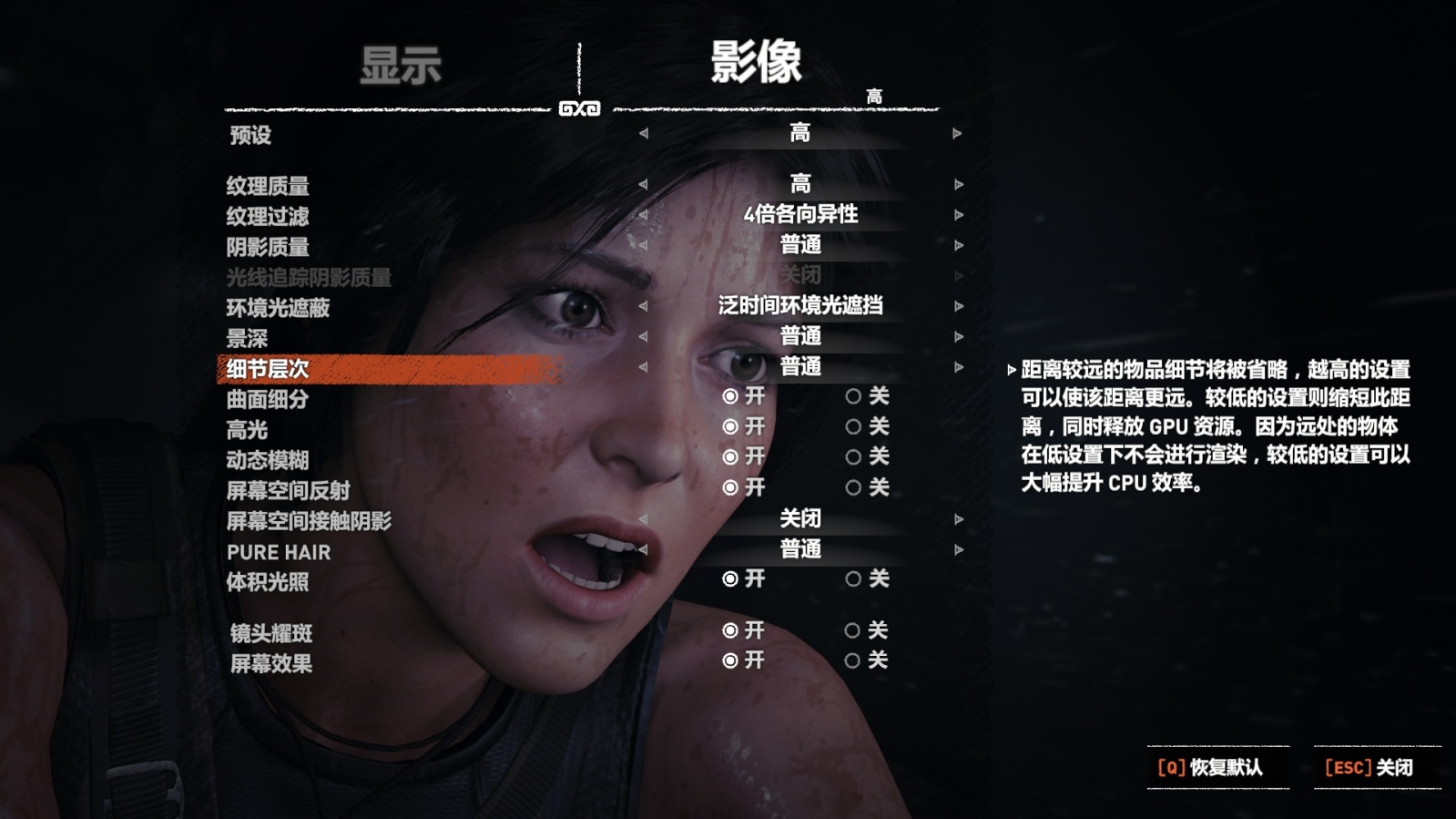Viewport: 1456px width, 819px height.
Task: Click the right arrow to raise 预设
Action: [956, 134]
